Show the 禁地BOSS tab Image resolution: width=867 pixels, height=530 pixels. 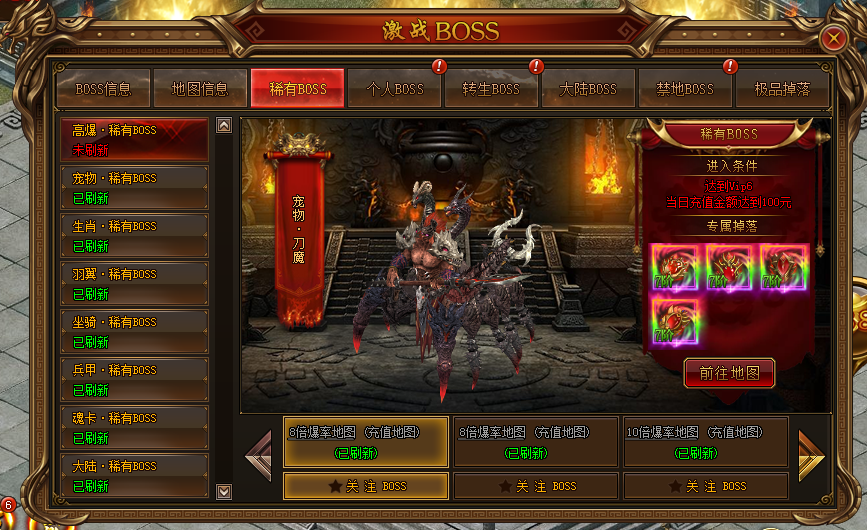pyautogui.click(x=685, y=89)
